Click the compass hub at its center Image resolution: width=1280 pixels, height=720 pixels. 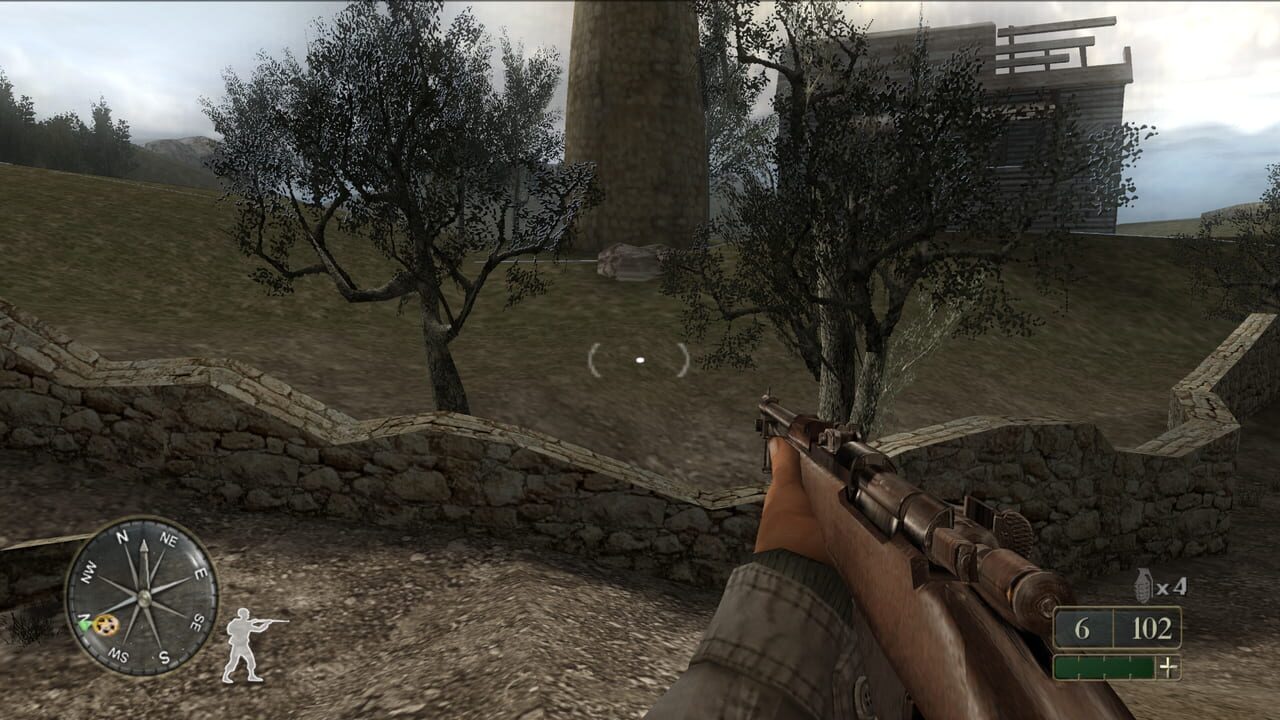point(144,597)
